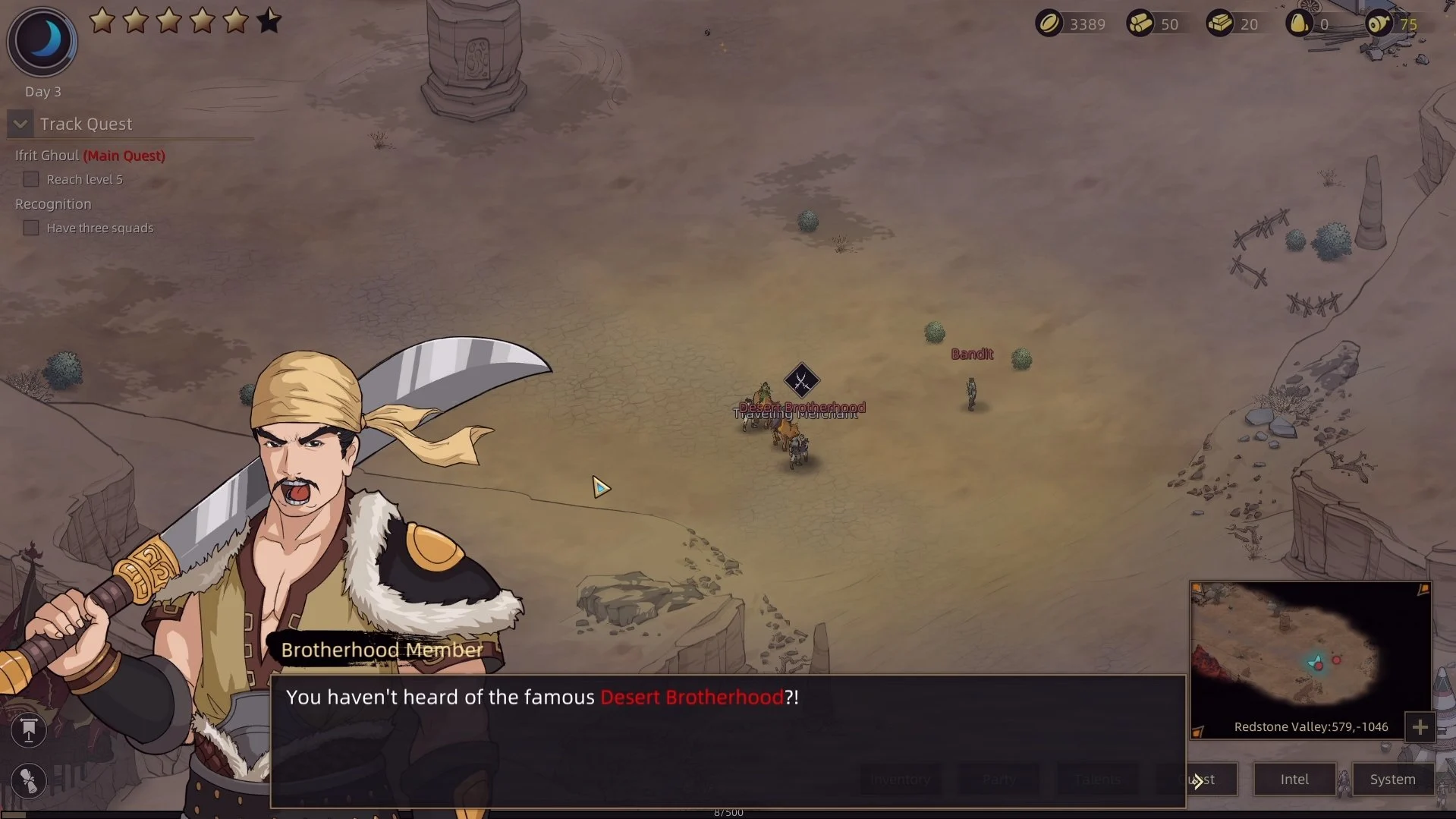Image resolution: width=1456 pixels, height=819 pixels.
Task: Click the crescent moon day-night icon
Action: point(42,40)
